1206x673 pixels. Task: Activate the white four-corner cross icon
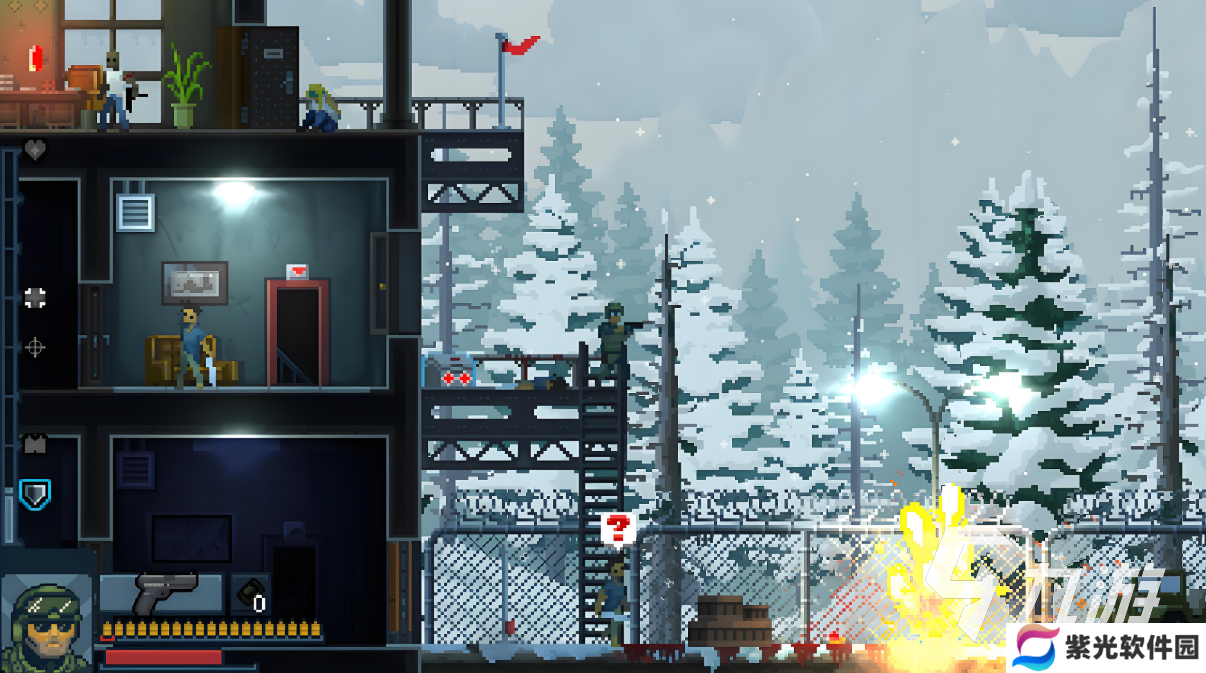[x=35, y=297]
